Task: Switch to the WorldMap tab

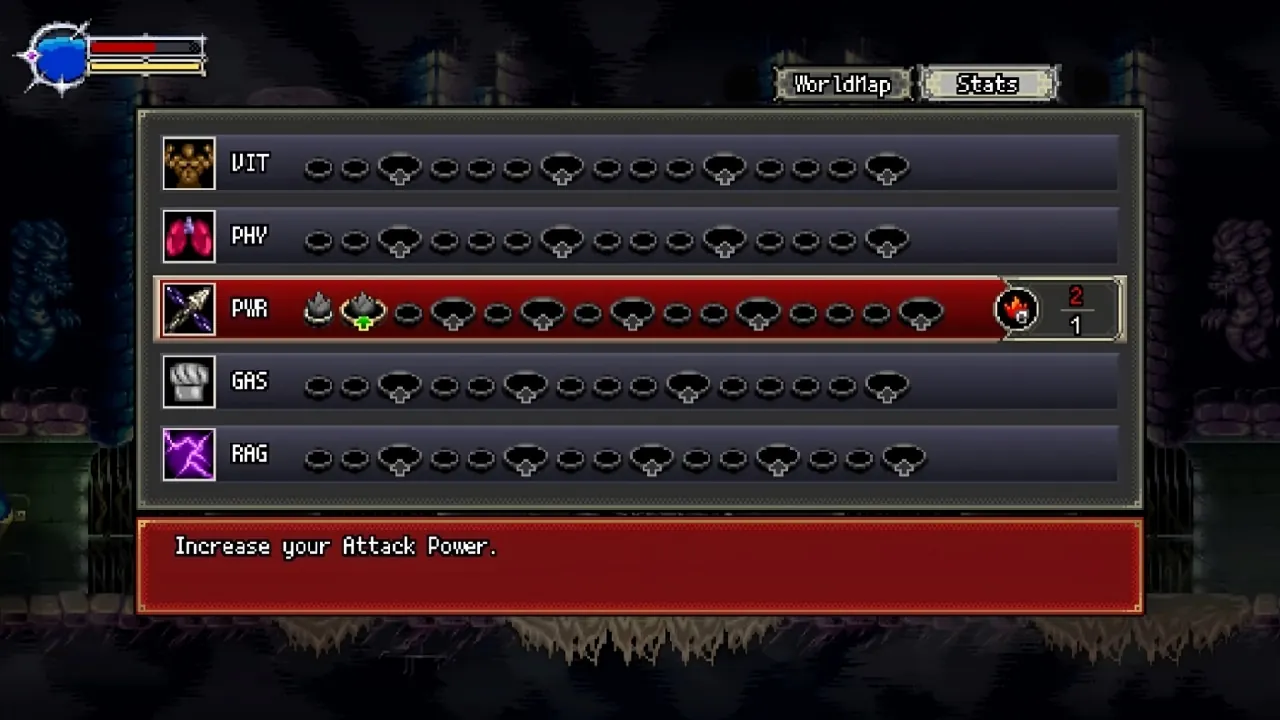Action: (x=841, y=84)
